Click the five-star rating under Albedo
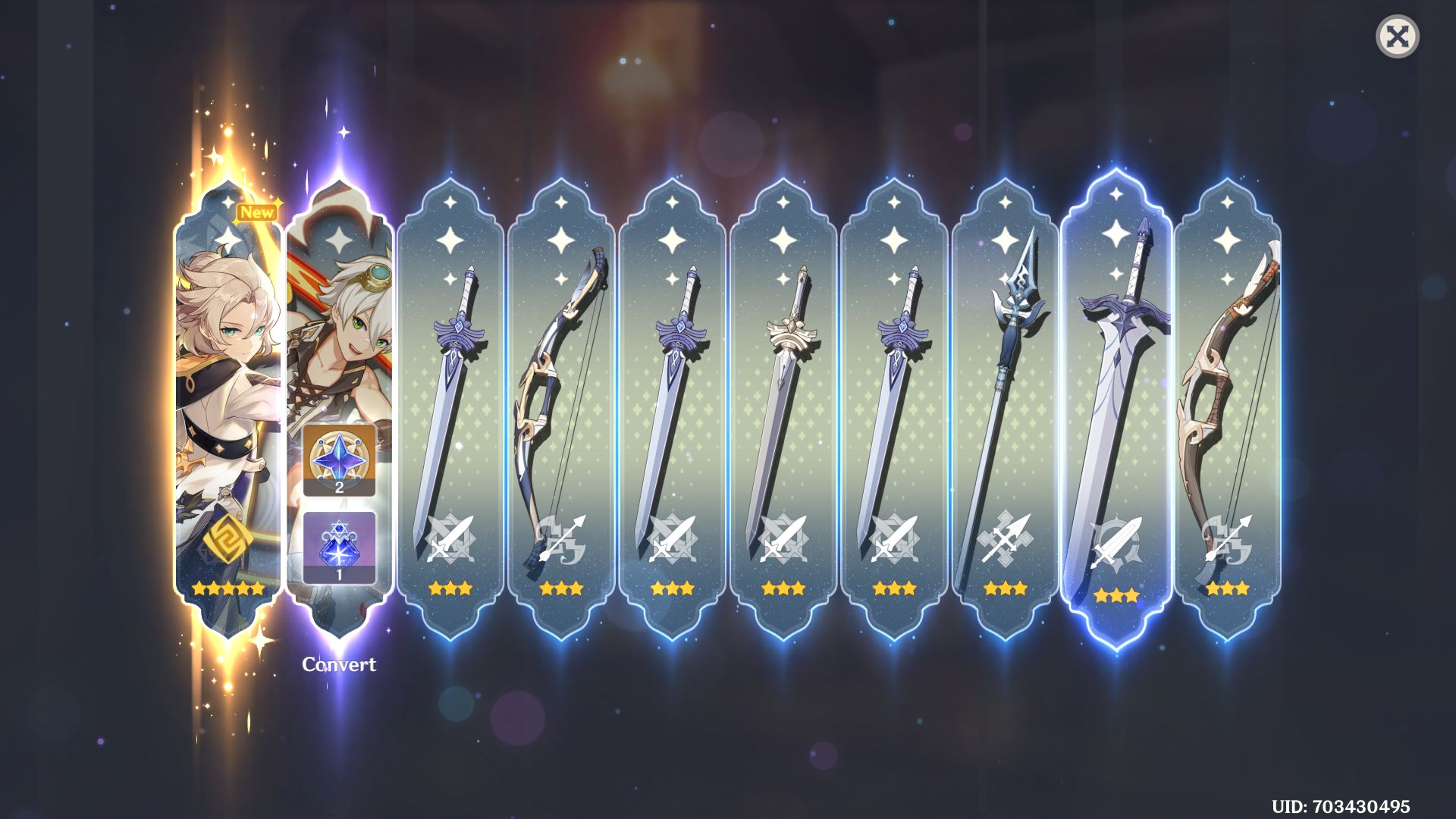 coord(227,588)
